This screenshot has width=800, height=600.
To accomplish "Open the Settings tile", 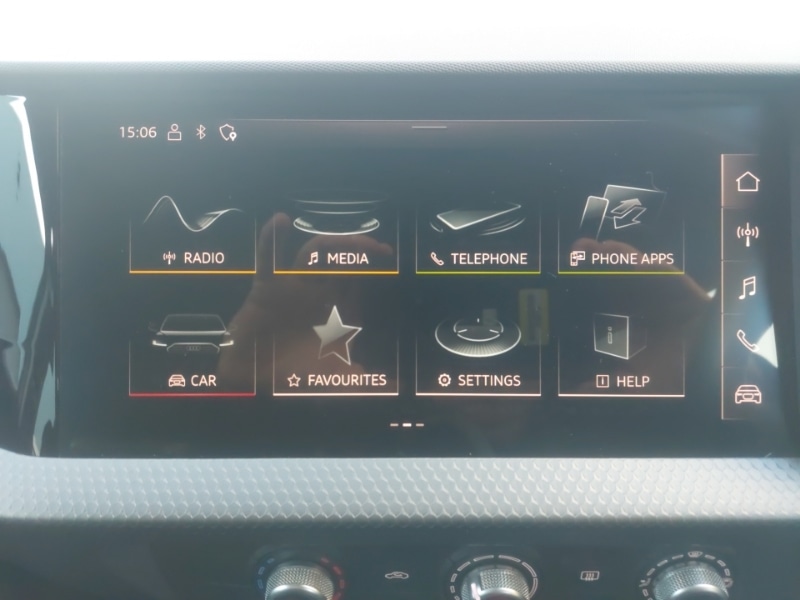I will 478,357.
